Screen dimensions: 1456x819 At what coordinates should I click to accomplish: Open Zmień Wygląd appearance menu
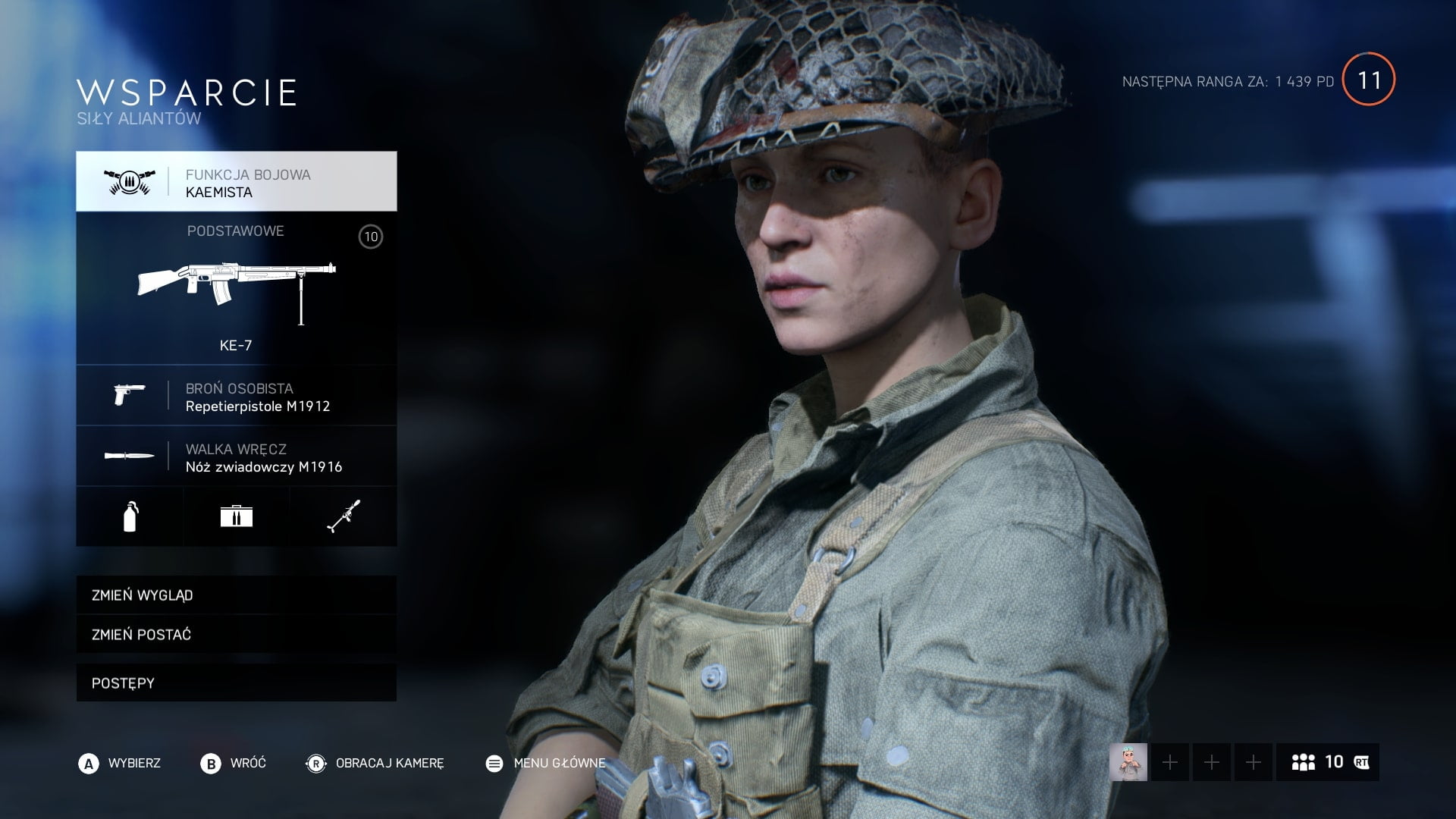pos(236,595)
